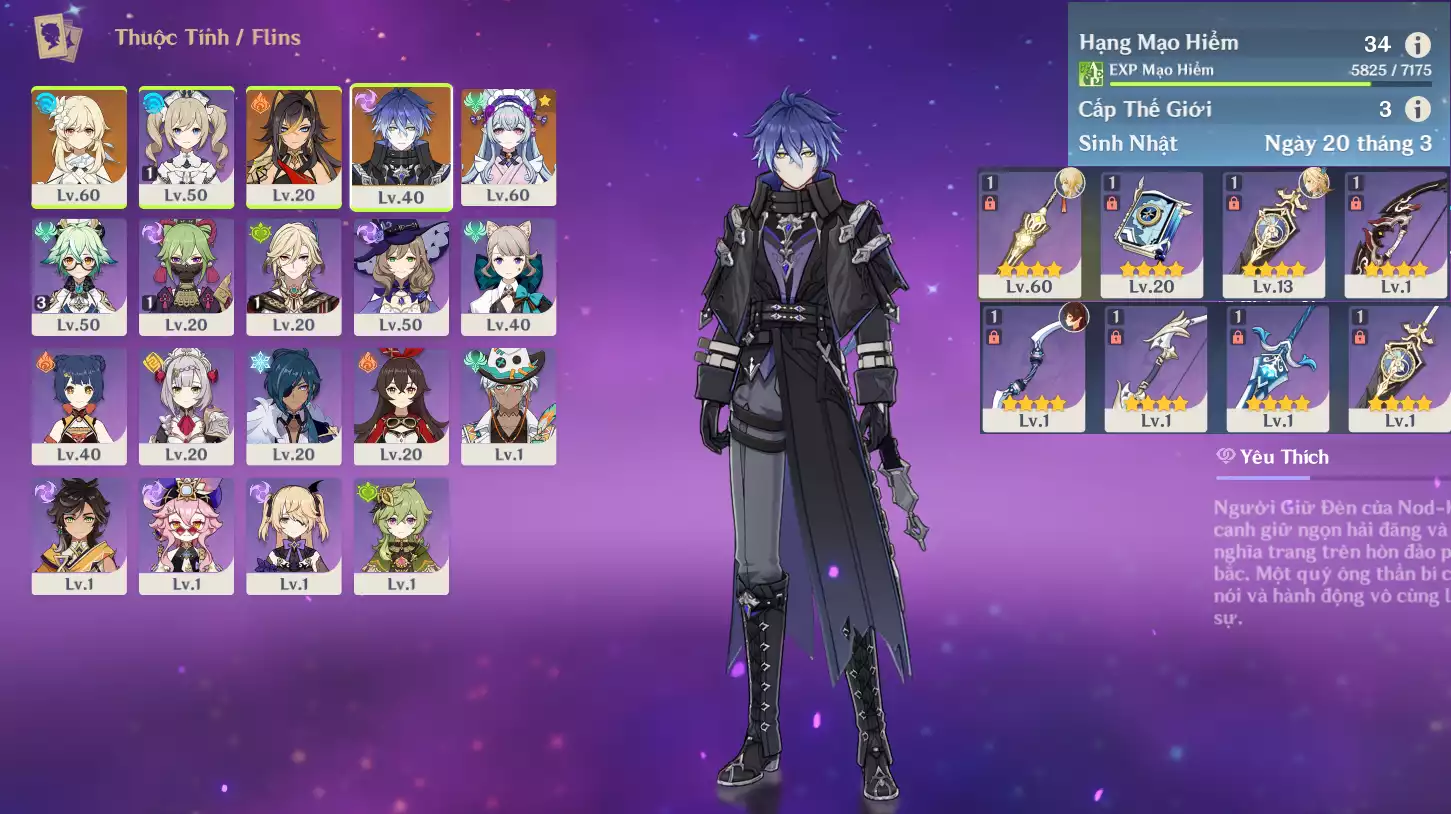The height and width of the screenshot is (814, 1451).
Task: Choose Kaeya's Cryo character portrait
Action: point(294,405)
